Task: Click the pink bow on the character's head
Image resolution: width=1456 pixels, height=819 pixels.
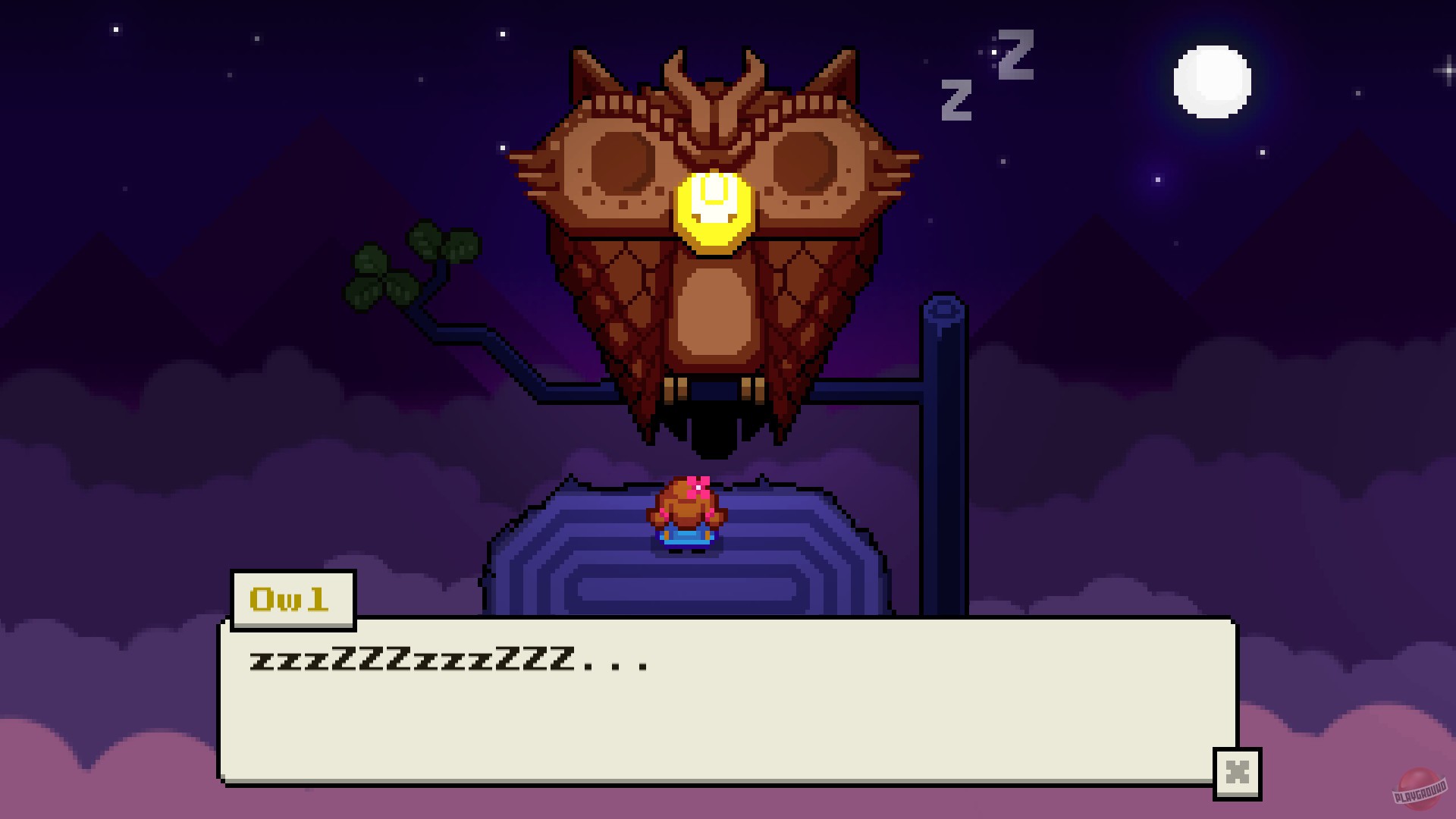Action: 699,484
